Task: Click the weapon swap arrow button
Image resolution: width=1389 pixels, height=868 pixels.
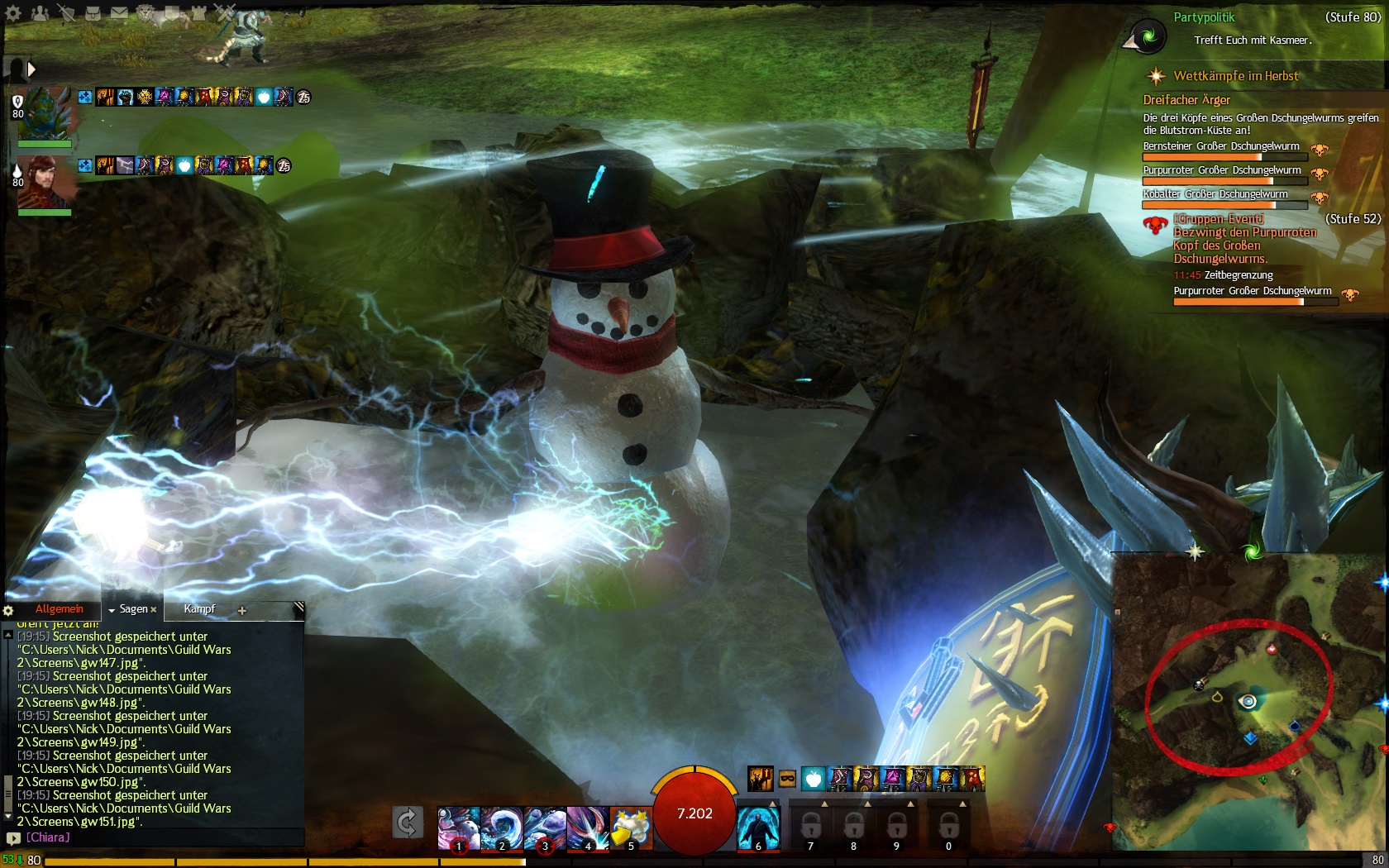Action: (408, 823)
